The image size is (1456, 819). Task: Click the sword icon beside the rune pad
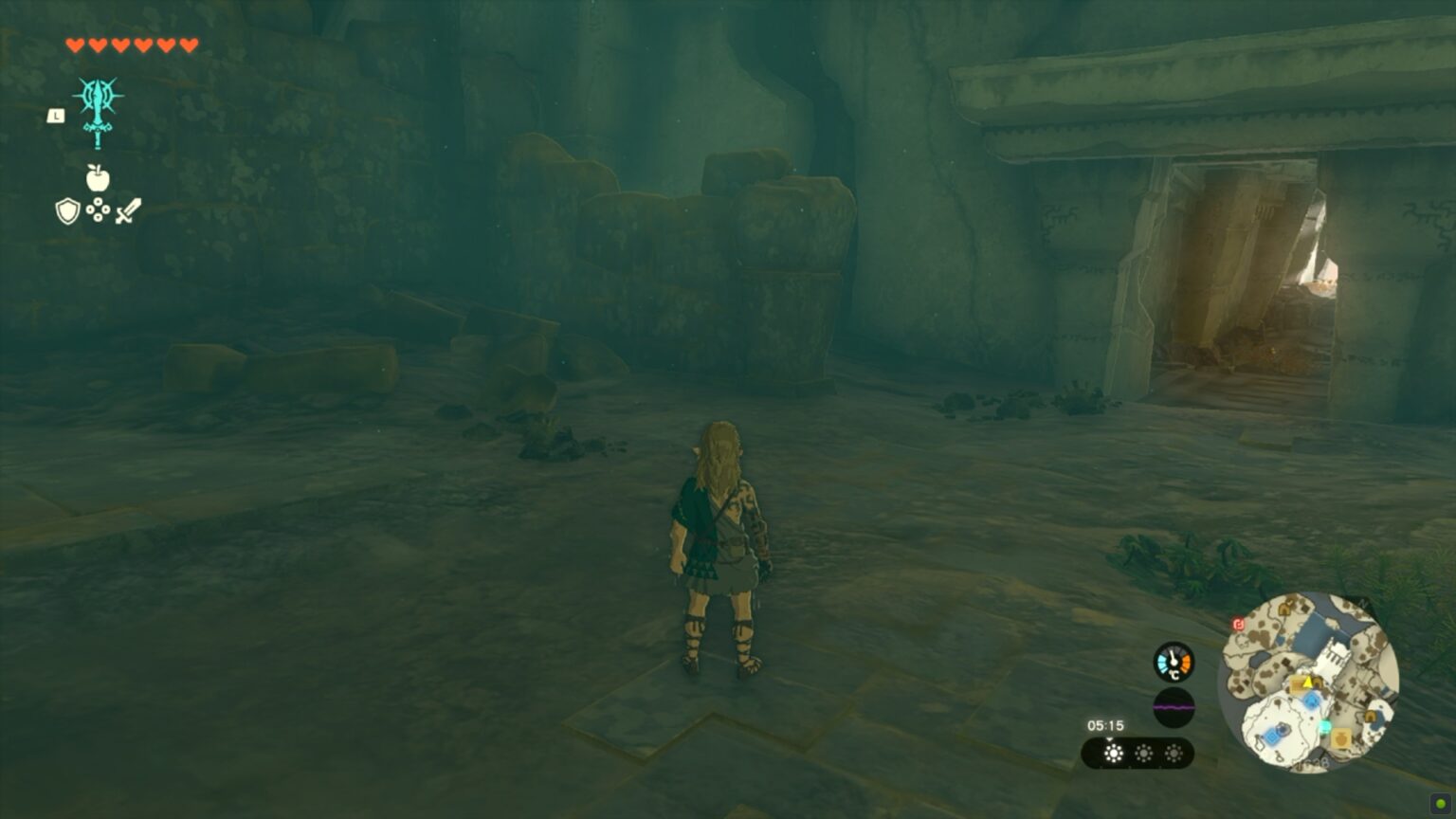(x=129, y=209)
